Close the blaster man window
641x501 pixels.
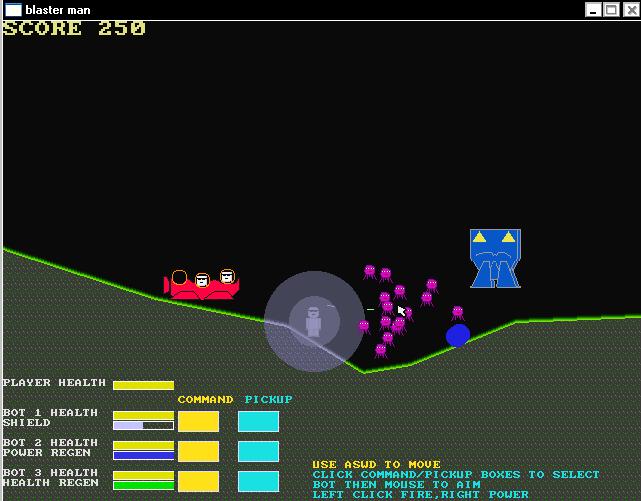[630, 9]
